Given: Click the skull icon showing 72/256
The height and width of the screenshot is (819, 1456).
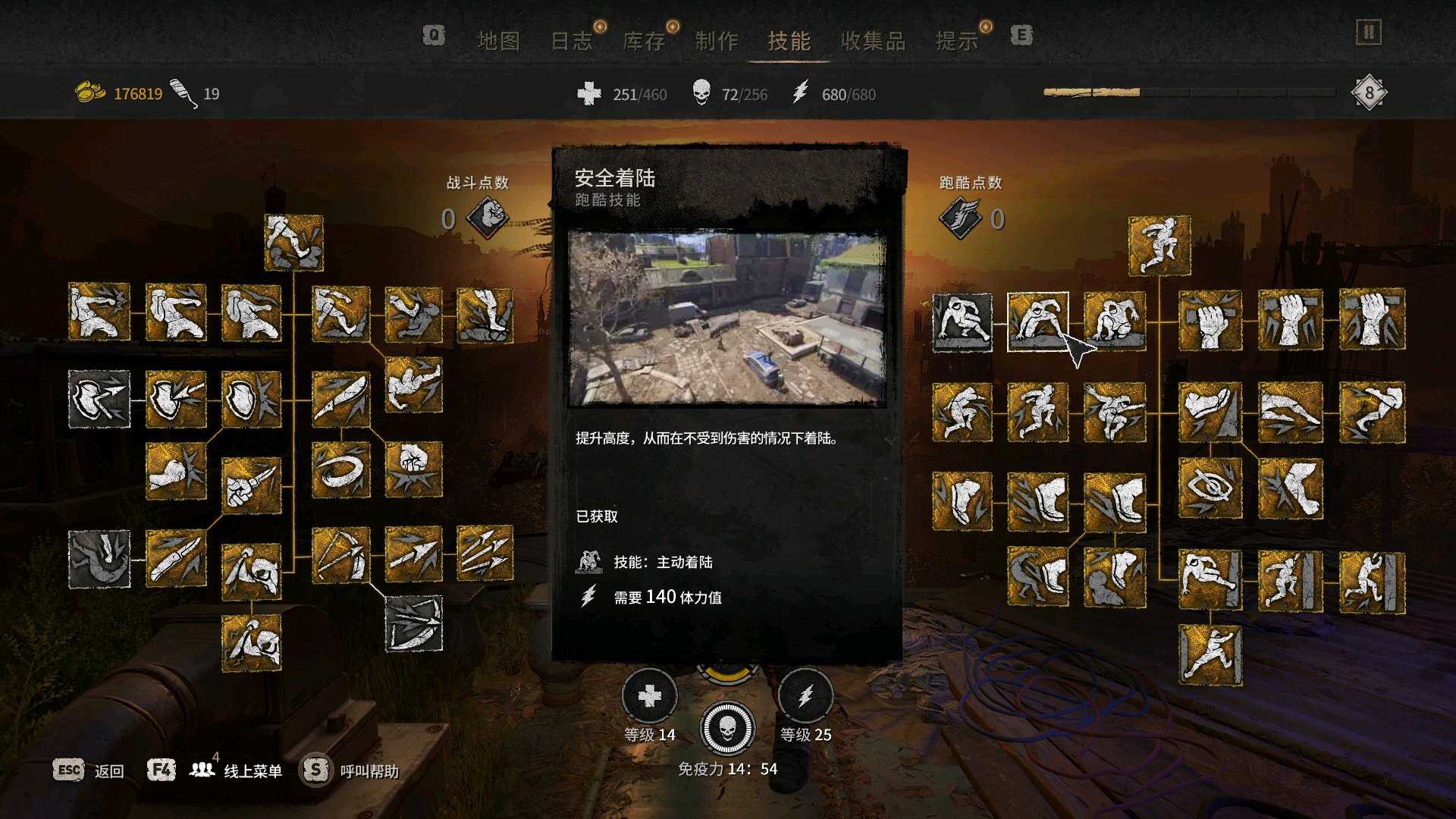Looking at the screenshot, I should click(x=701, y=93).
